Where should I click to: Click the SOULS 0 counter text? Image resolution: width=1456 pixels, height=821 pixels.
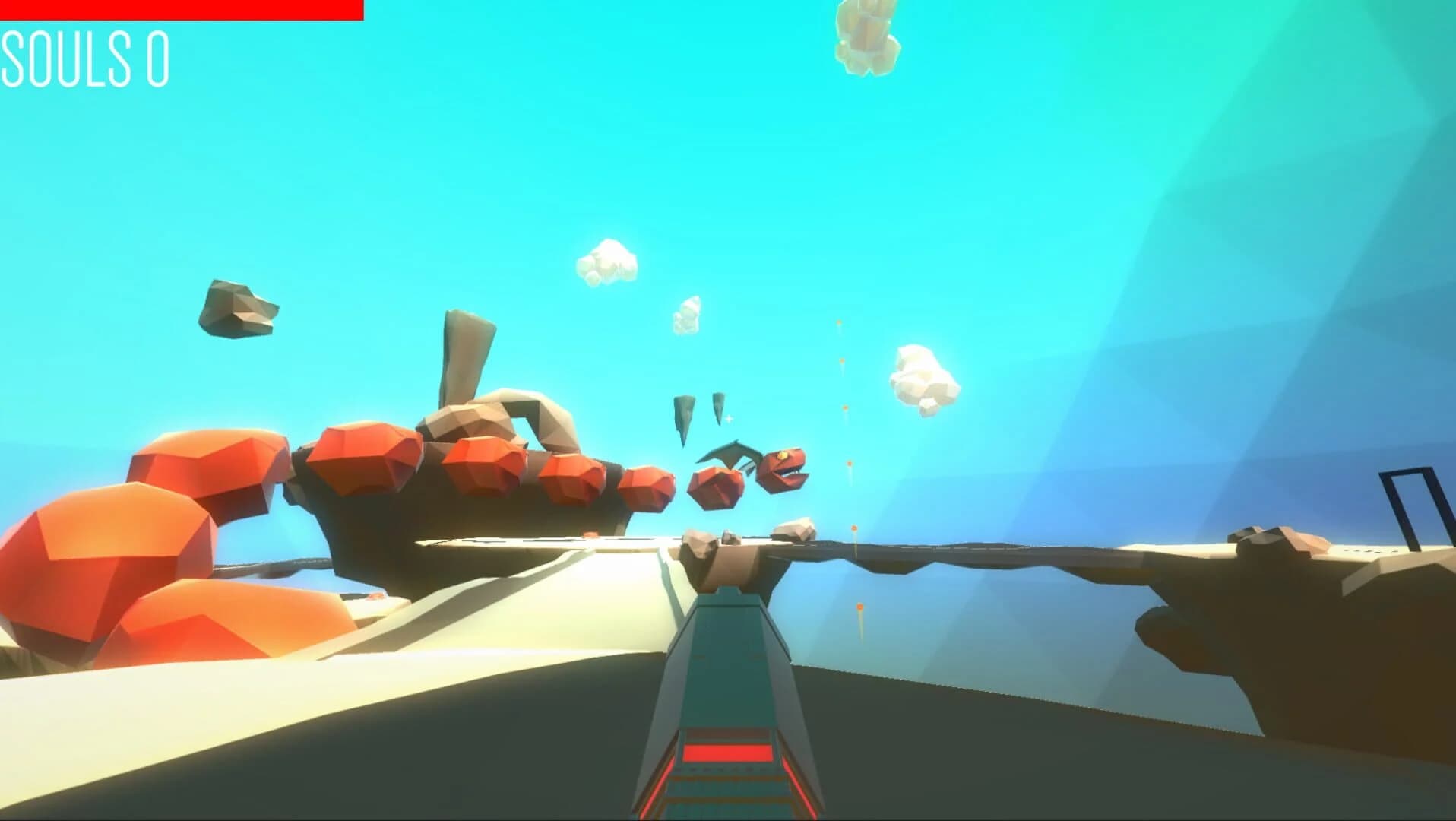point(84,57)
